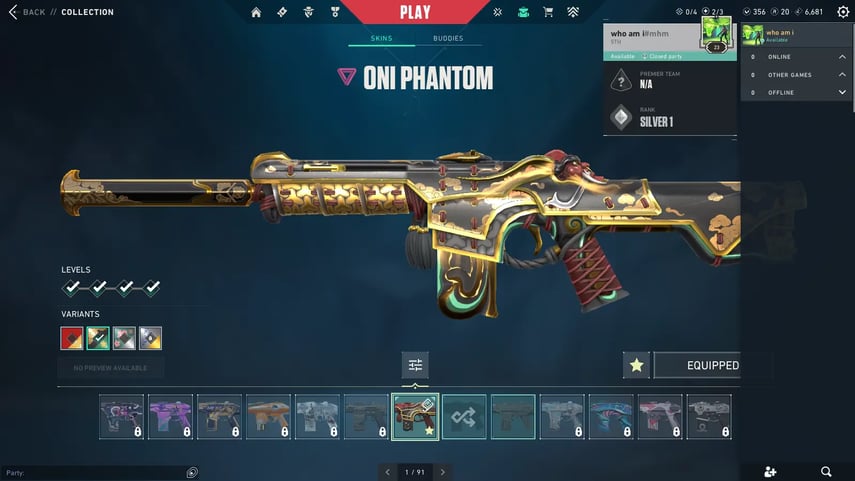Click the EQUIPPED button

(x=712, y=365)
